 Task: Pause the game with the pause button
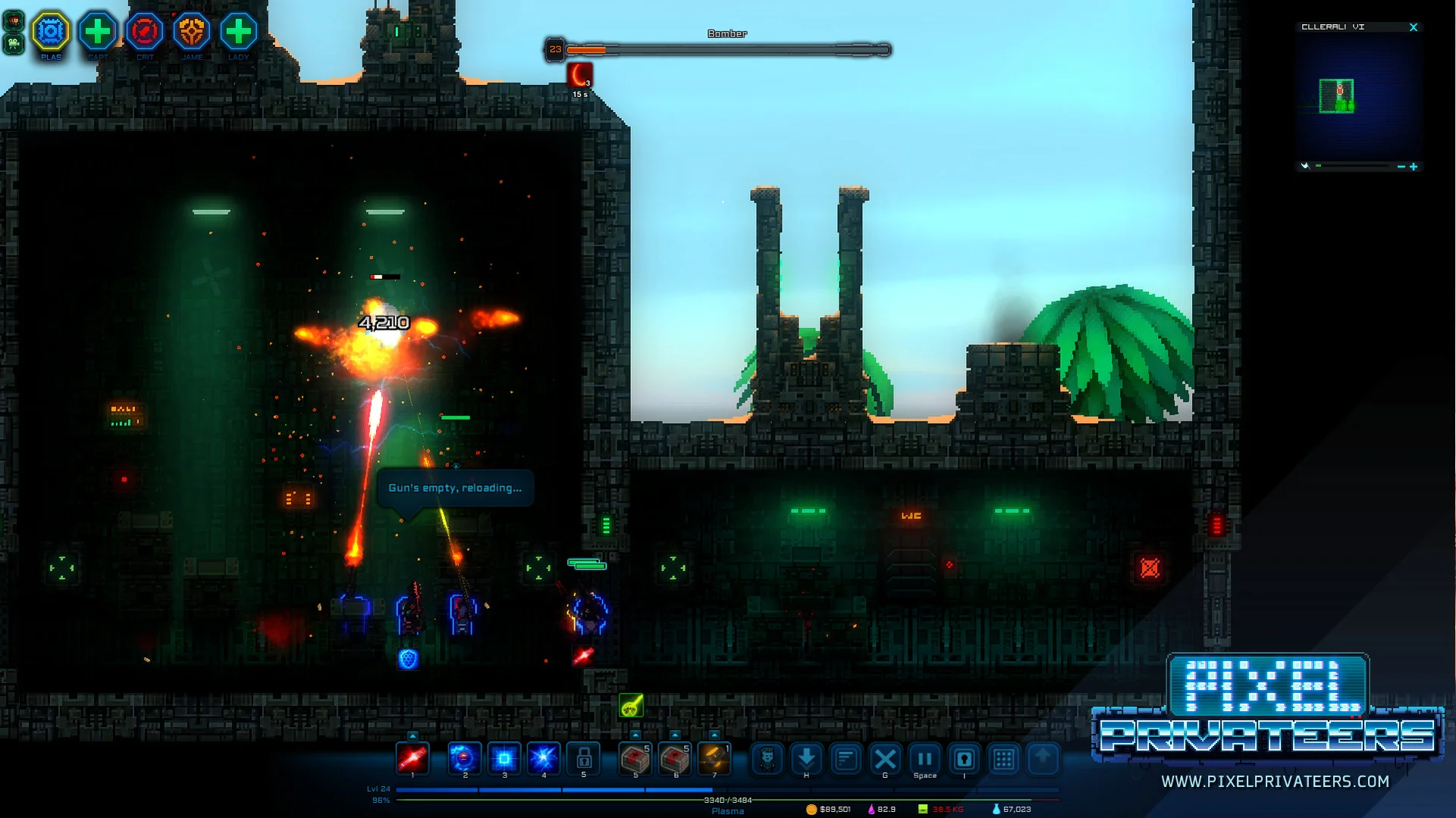click(924, 759)
